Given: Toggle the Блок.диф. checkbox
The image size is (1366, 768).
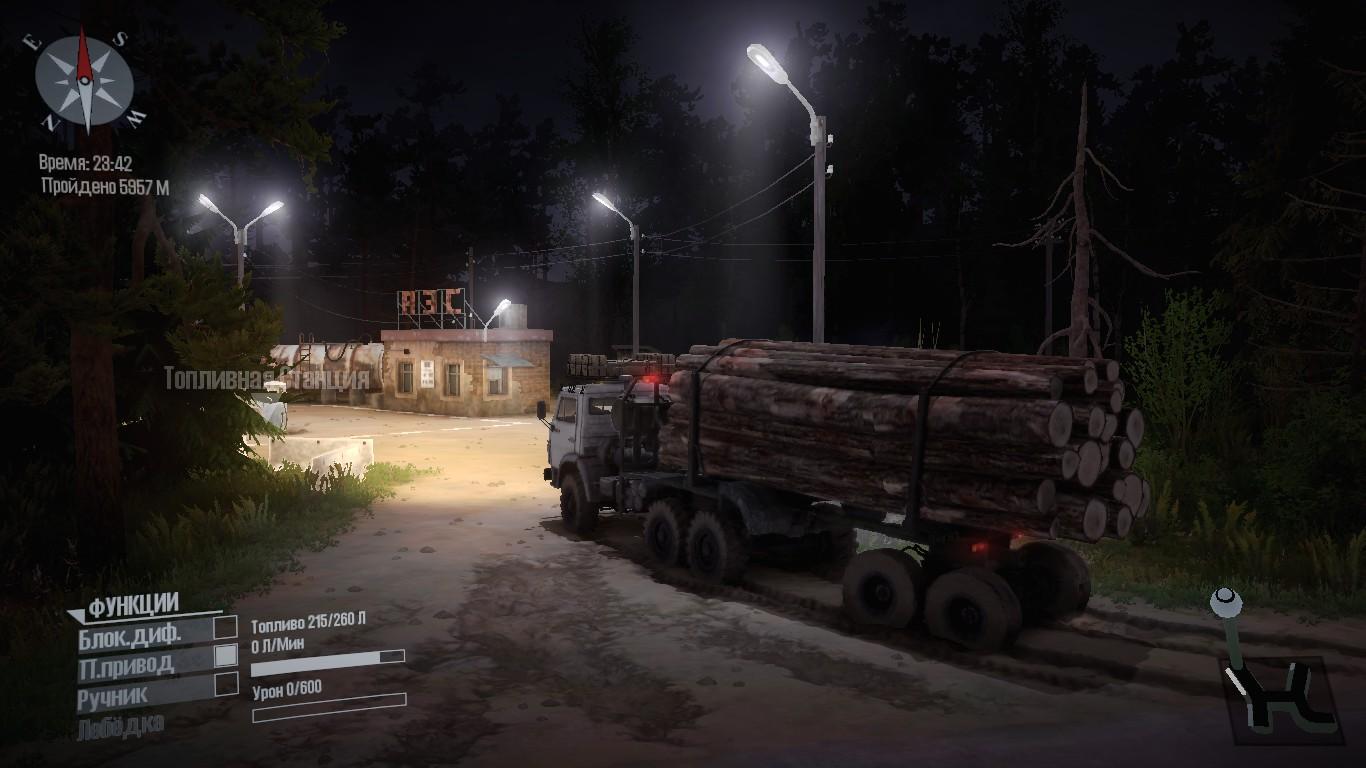Looking at the screenshot, I should [227, 627].
